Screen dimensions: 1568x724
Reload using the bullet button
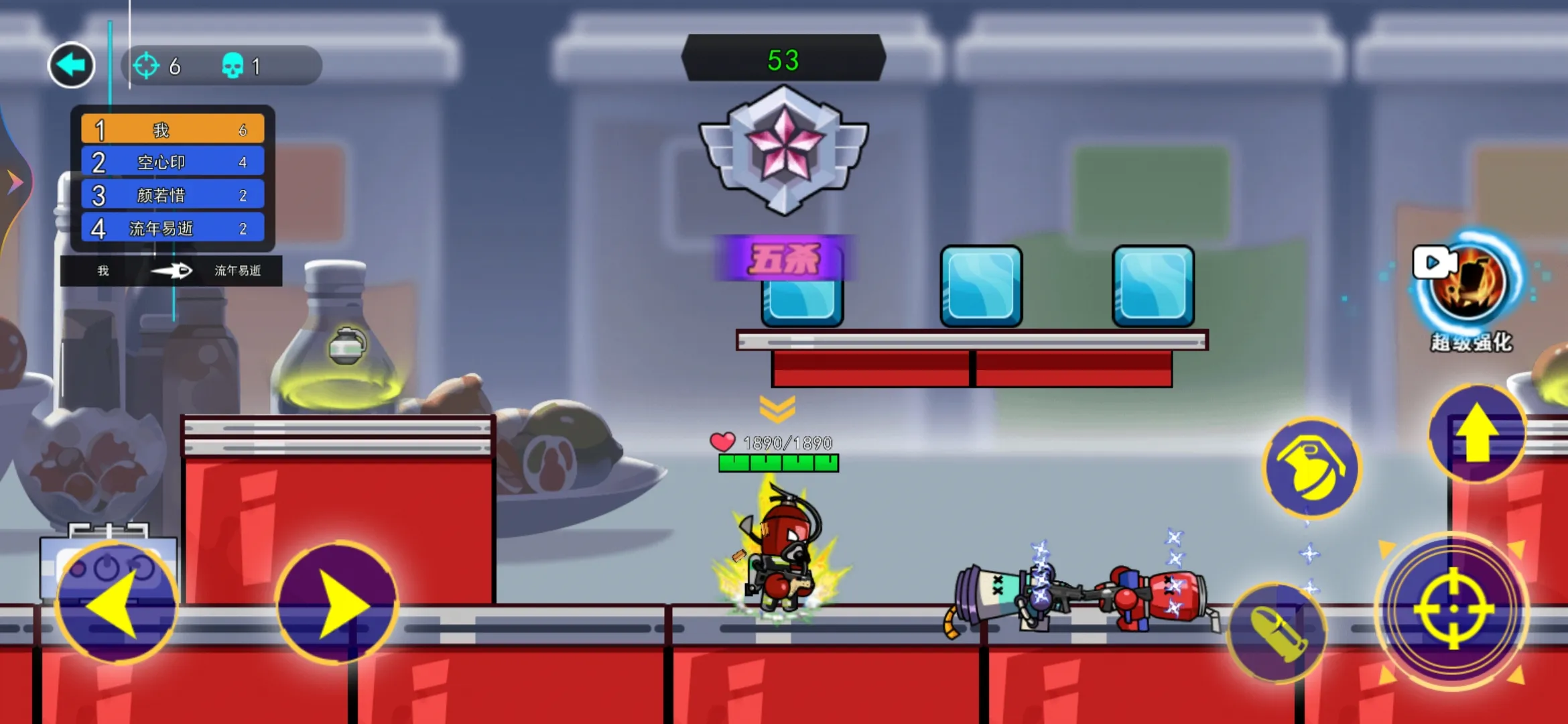coord(1277,633)
